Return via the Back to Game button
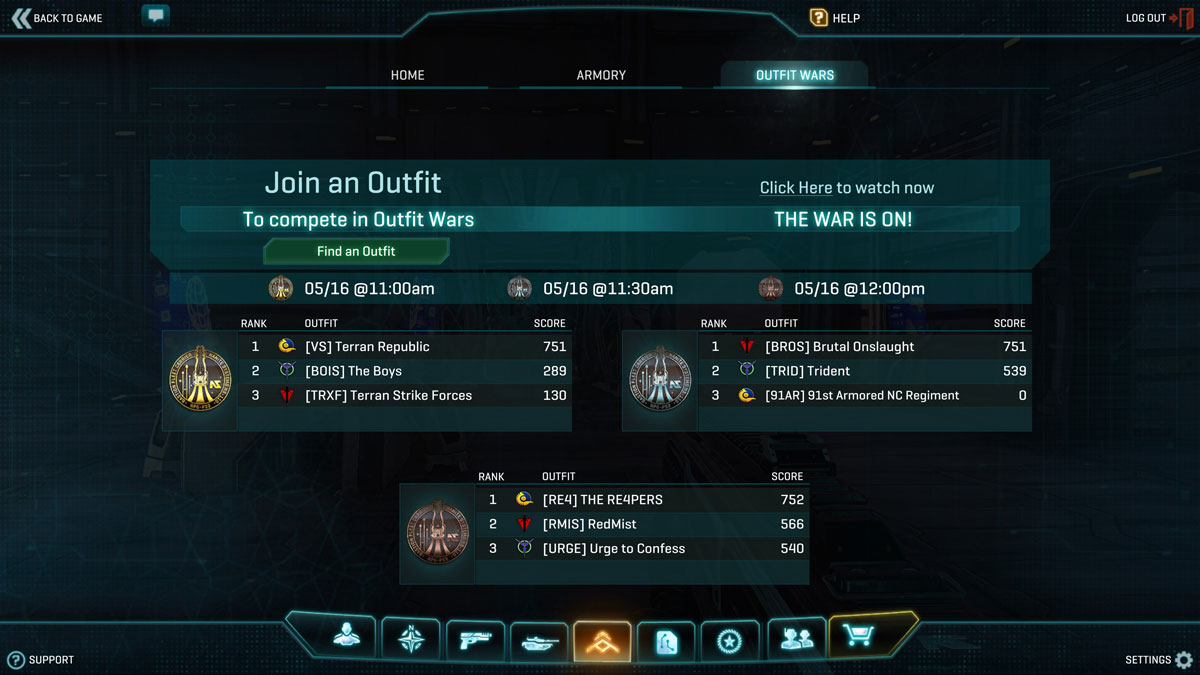The width and height of the screenshot is (1200, 675). click(x=57, y=18)
